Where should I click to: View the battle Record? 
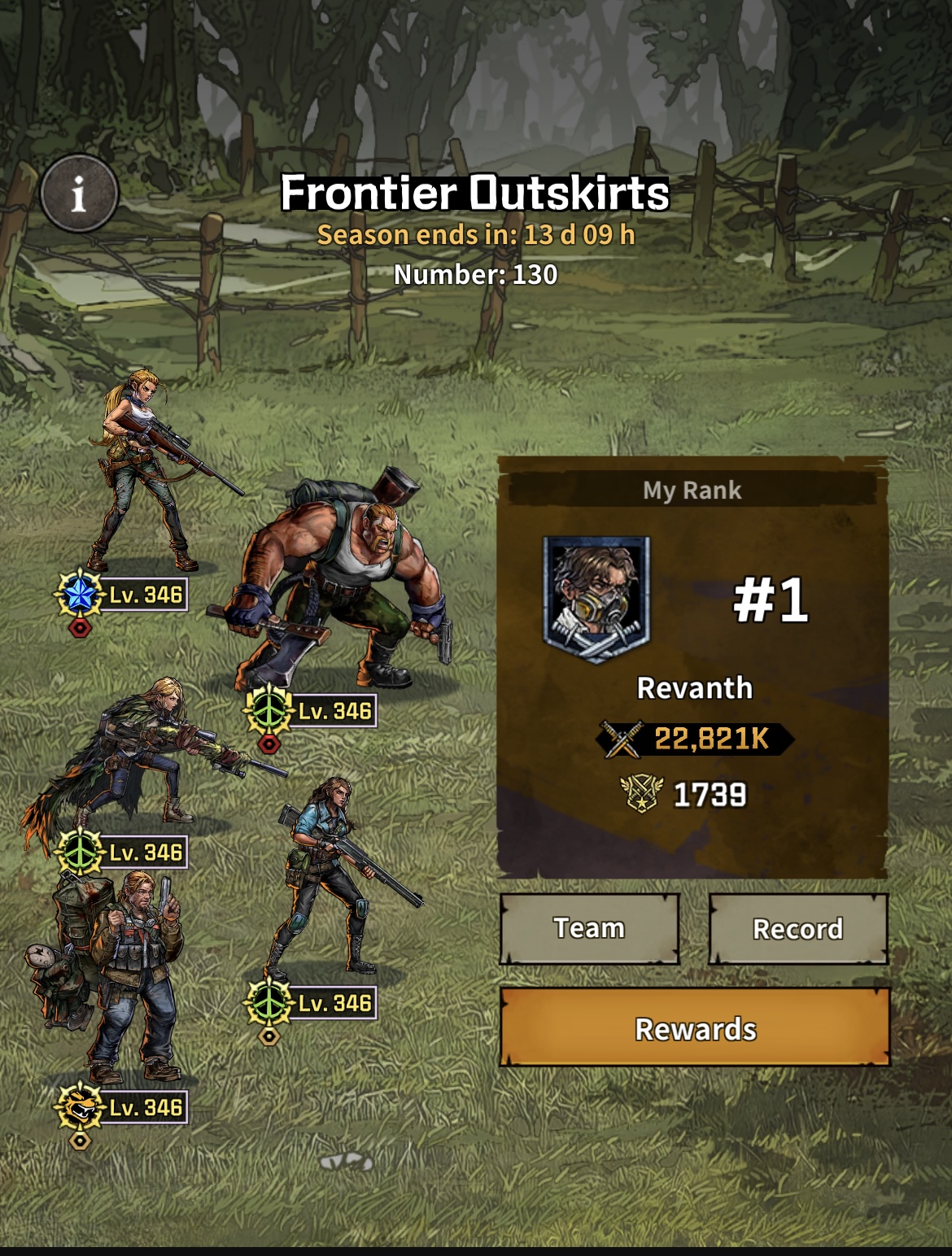click(x=797, y=928)
